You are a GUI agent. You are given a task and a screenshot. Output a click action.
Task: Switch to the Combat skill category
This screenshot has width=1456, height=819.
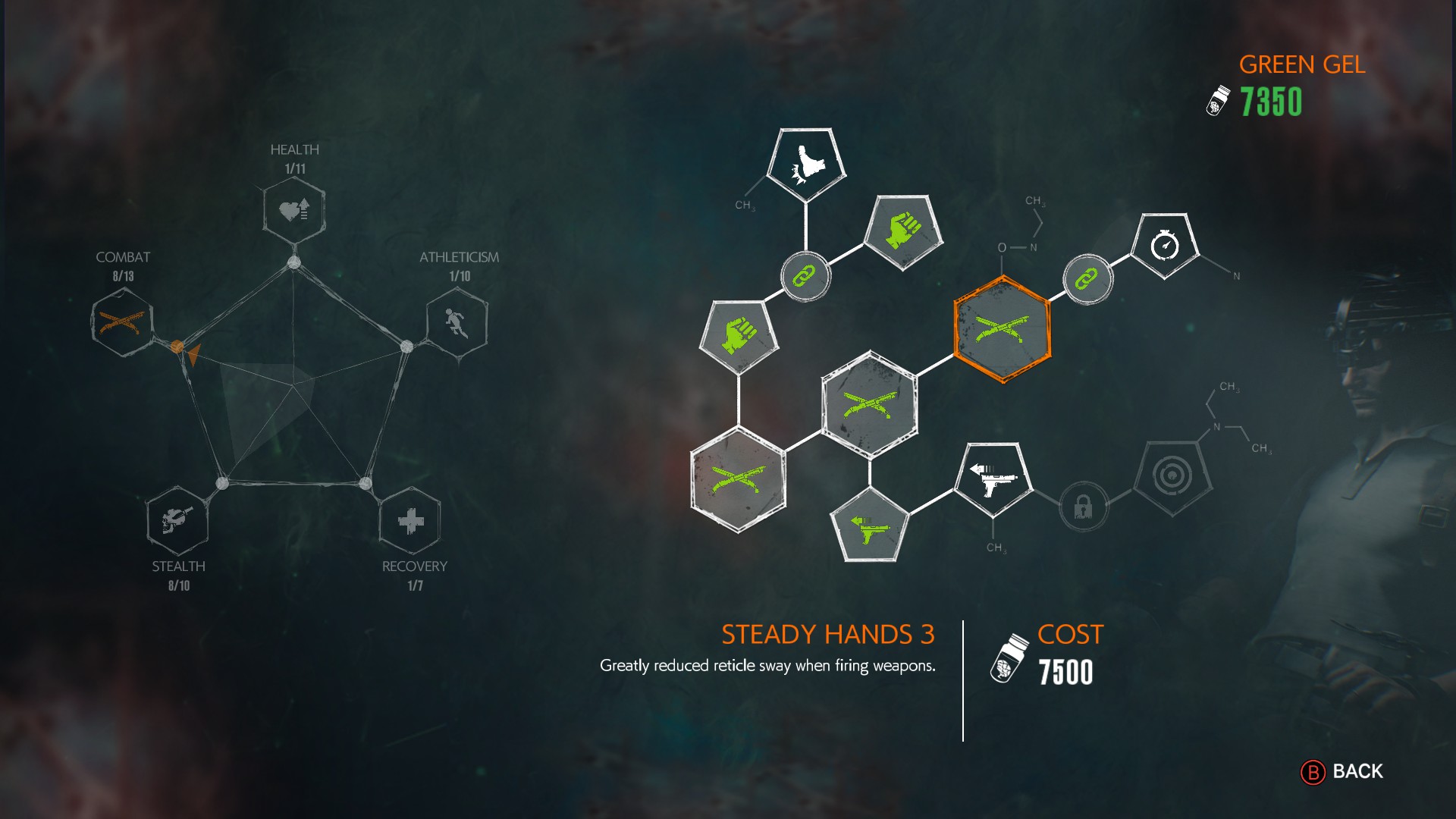coord(122,323)
